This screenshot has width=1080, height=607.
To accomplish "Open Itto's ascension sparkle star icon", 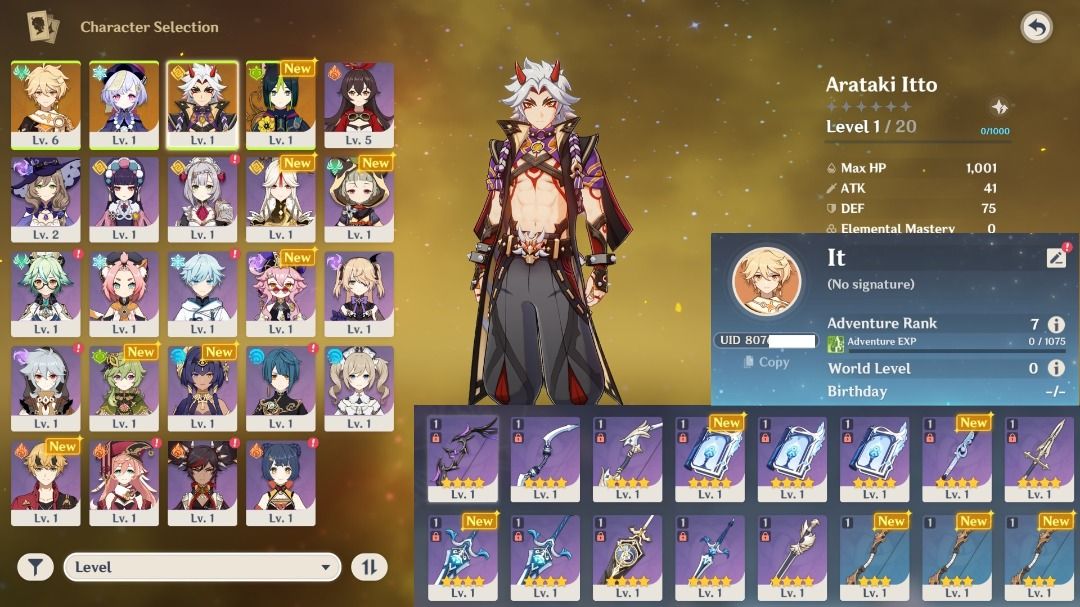I will point(998,107).
